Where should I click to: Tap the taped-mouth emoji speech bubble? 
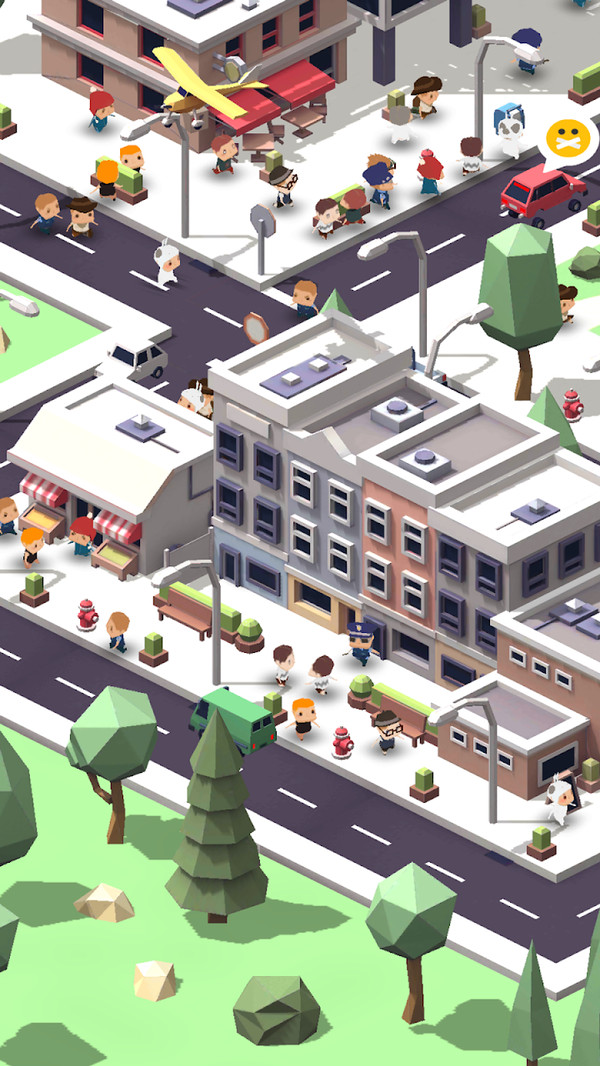(568, 139)
